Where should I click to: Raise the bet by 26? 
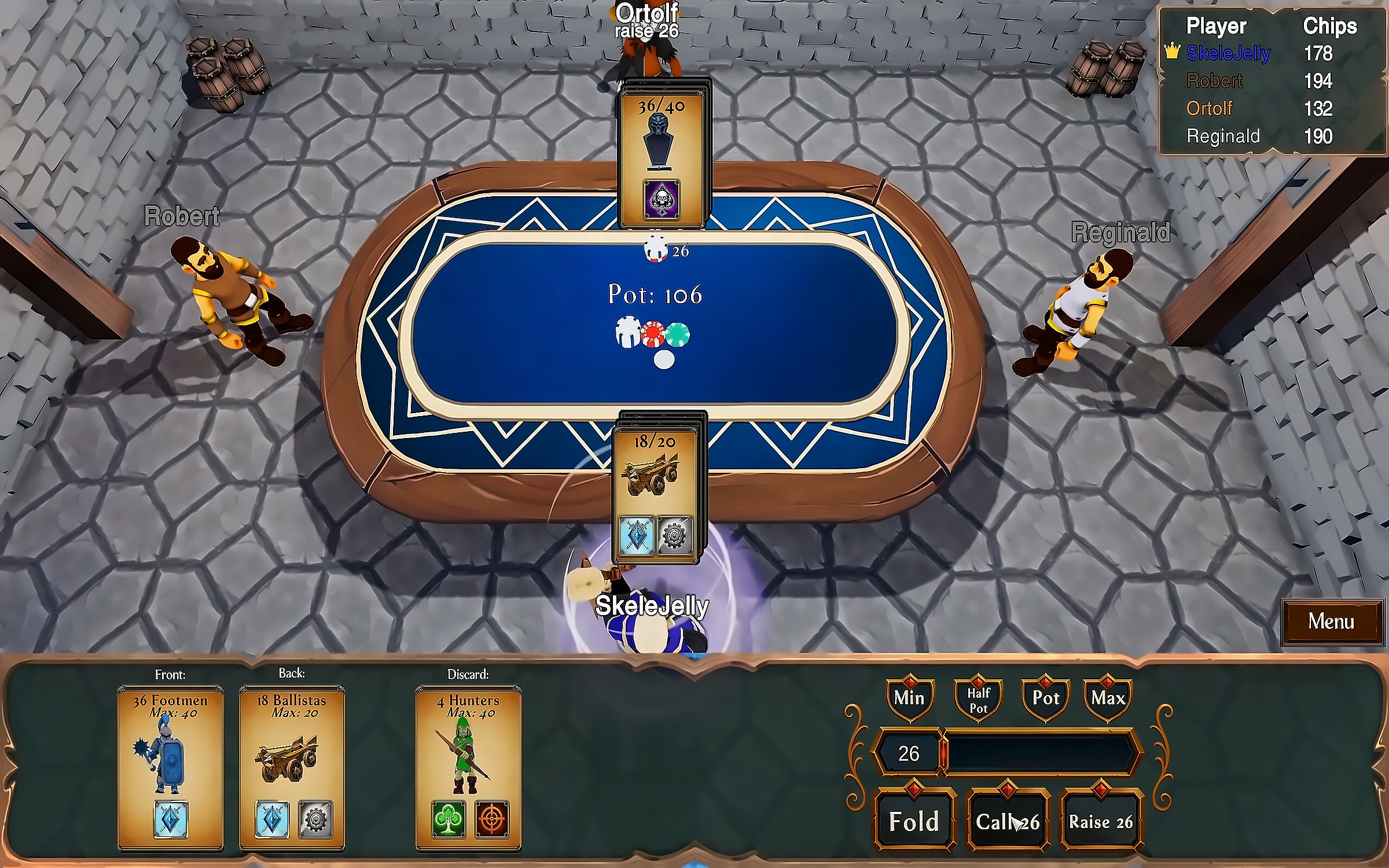(1100, 821)
